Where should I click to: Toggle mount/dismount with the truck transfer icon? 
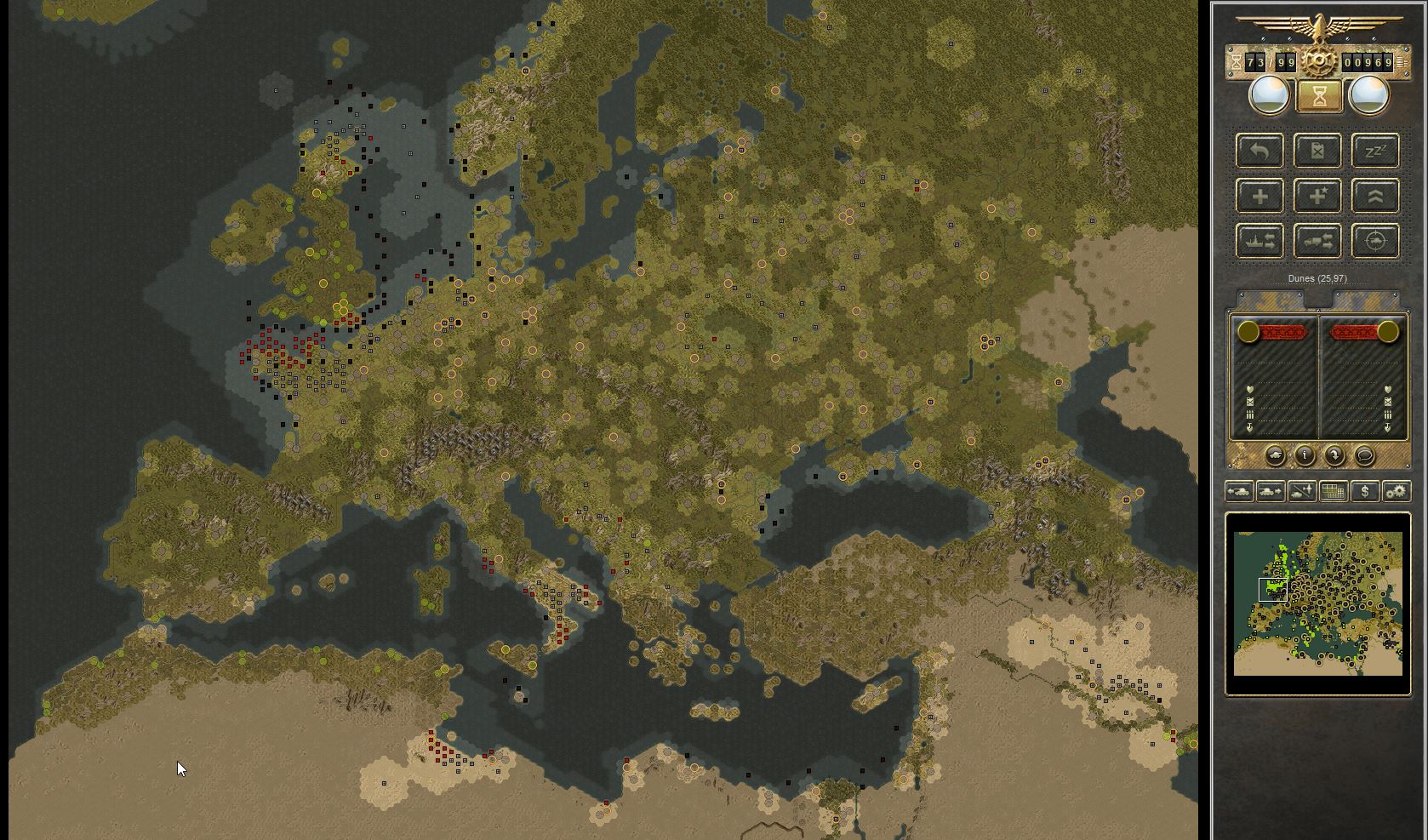pyautogui.click(x=1317, y=241)
